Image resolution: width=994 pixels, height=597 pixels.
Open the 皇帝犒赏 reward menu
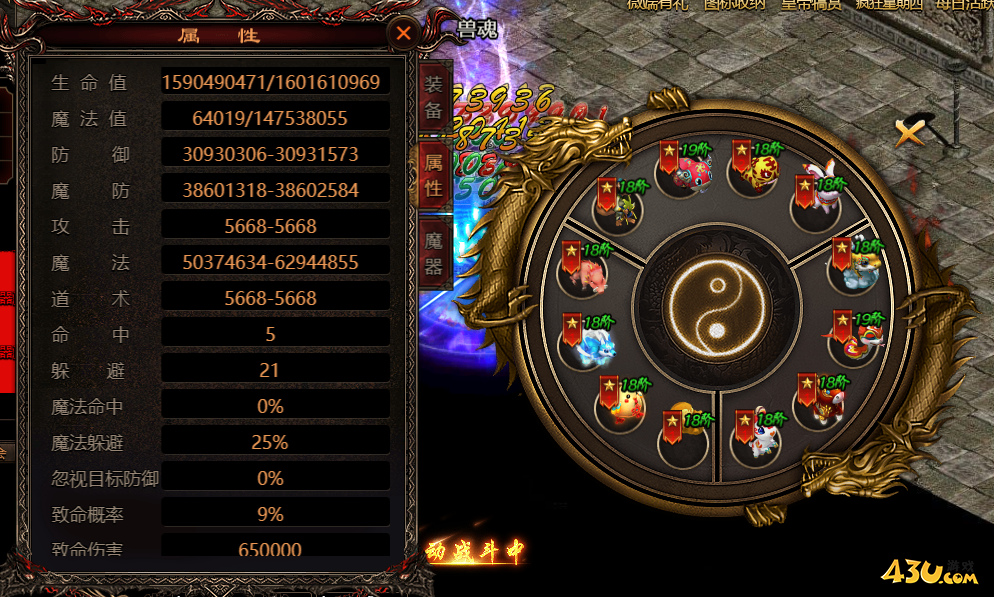click(810, 5)
